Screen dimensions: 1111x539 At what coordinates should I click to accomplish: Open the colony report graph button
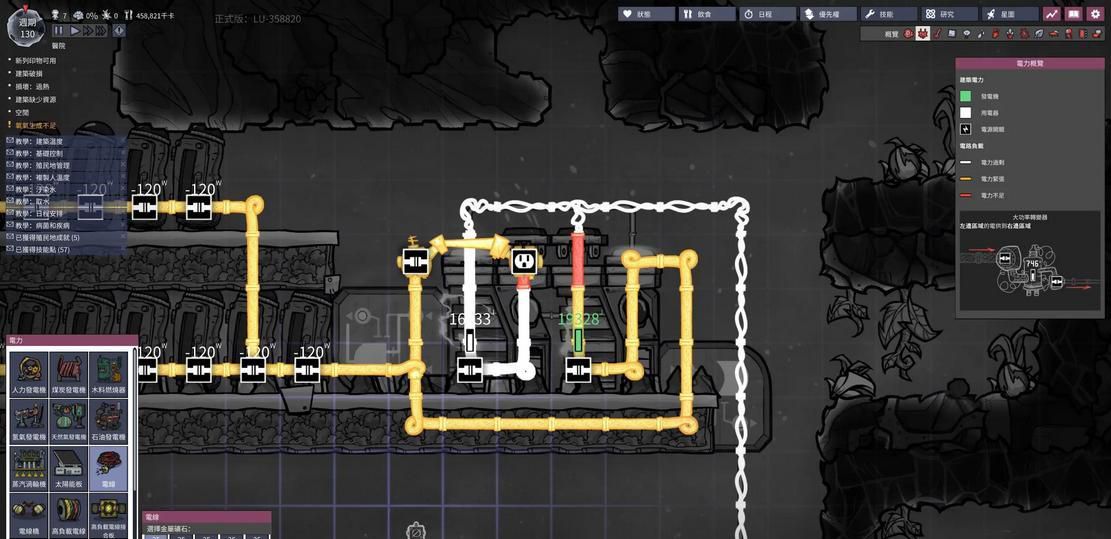click(1052, 14)
